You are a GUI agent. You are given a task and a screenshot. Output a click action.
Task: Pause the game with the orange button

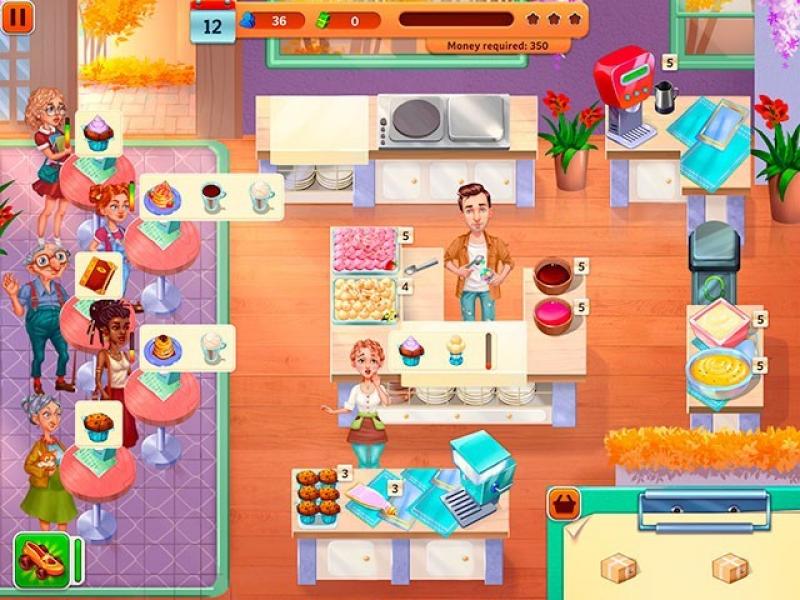pos(17,17)
